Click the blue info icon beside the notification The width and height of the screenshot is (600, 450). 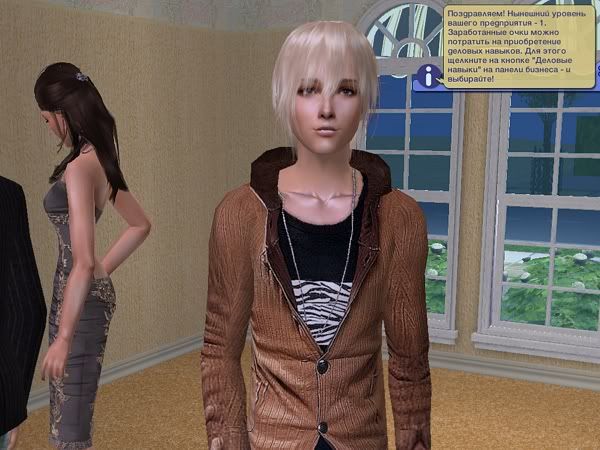429,75
